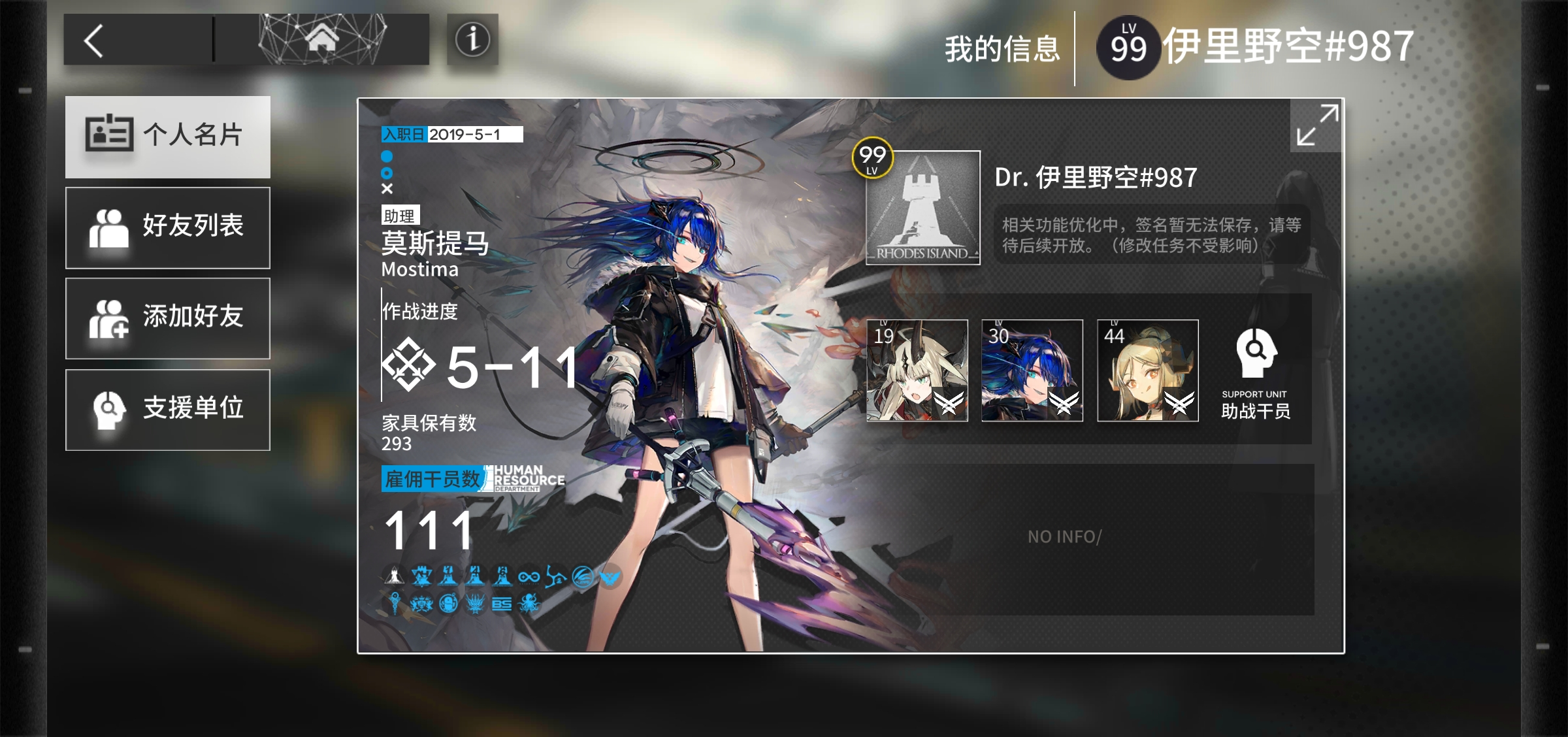Open the 支援单位 support unit tab
Screen dimensions: 1568x737
click(x=168, y=410)
